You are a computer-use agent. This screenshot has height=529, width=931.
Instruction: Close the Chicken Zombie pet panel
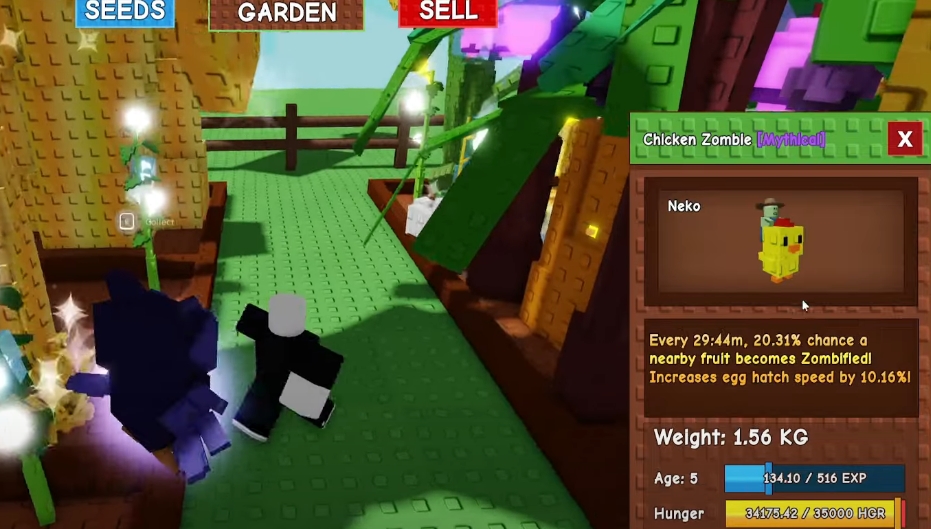[904, 139]
